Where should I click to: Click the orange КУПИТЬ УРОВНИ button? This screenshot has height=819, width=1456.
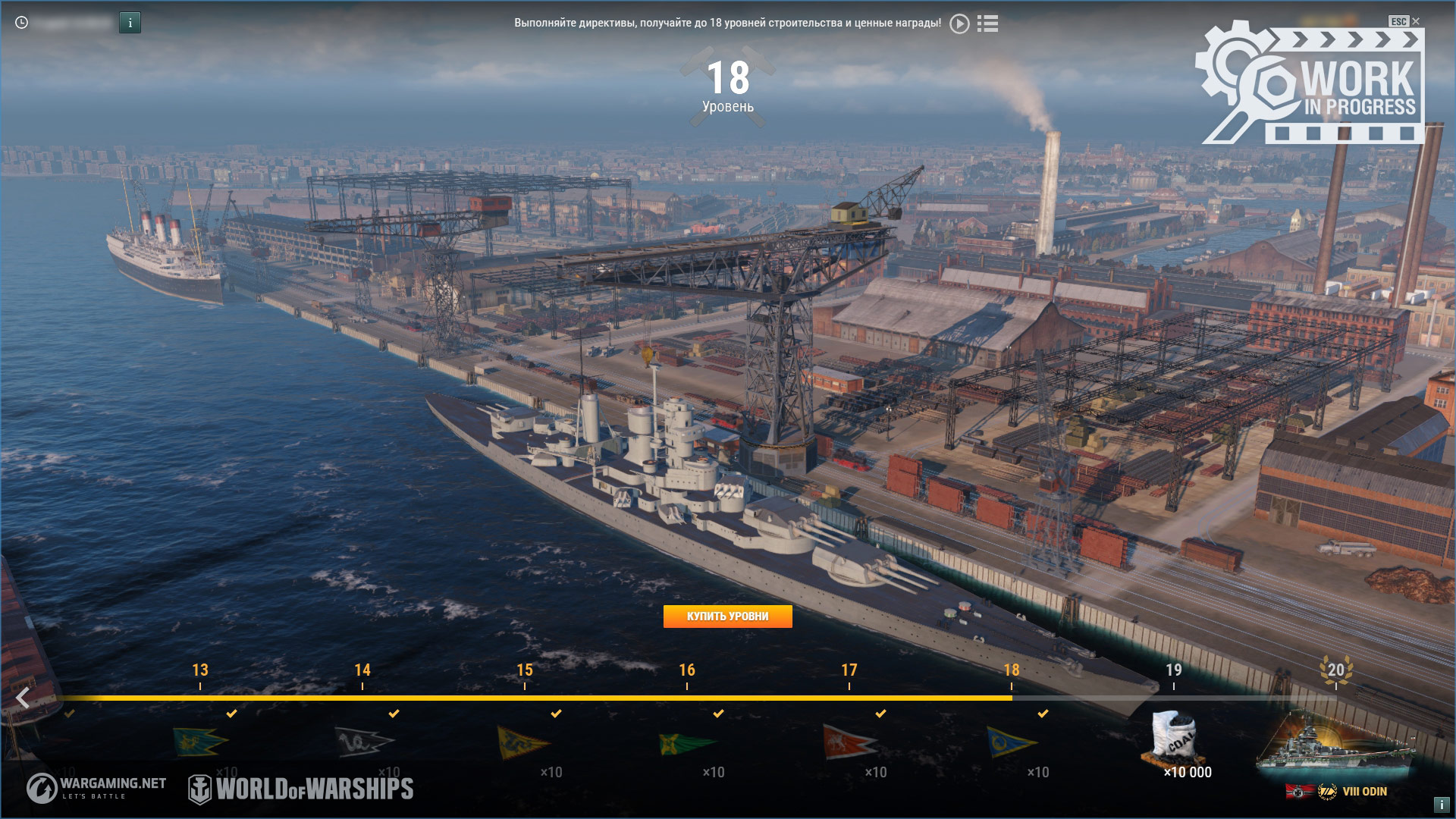(727, 617)
